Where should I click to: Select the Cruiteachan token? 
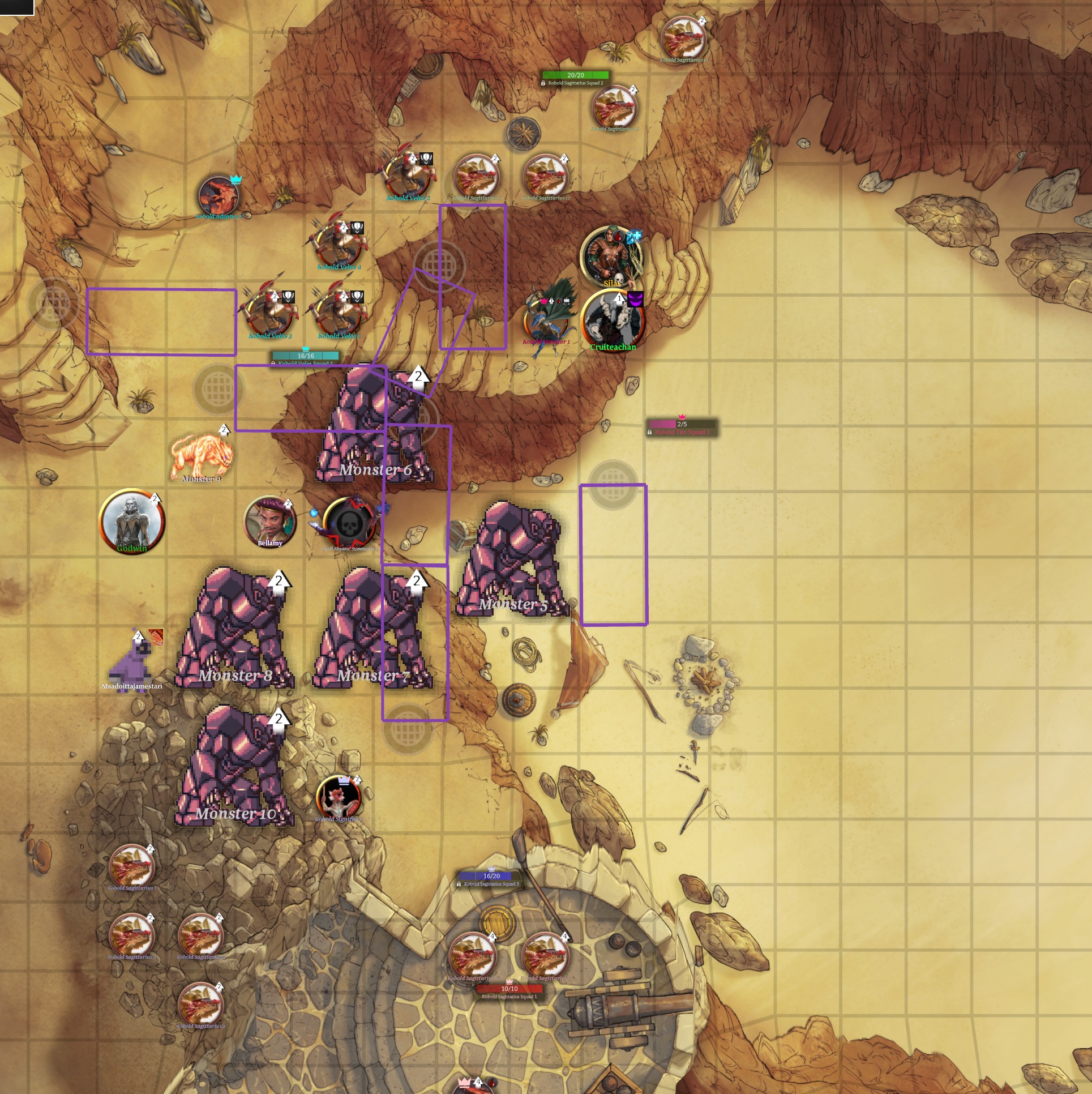pos(612,319)
